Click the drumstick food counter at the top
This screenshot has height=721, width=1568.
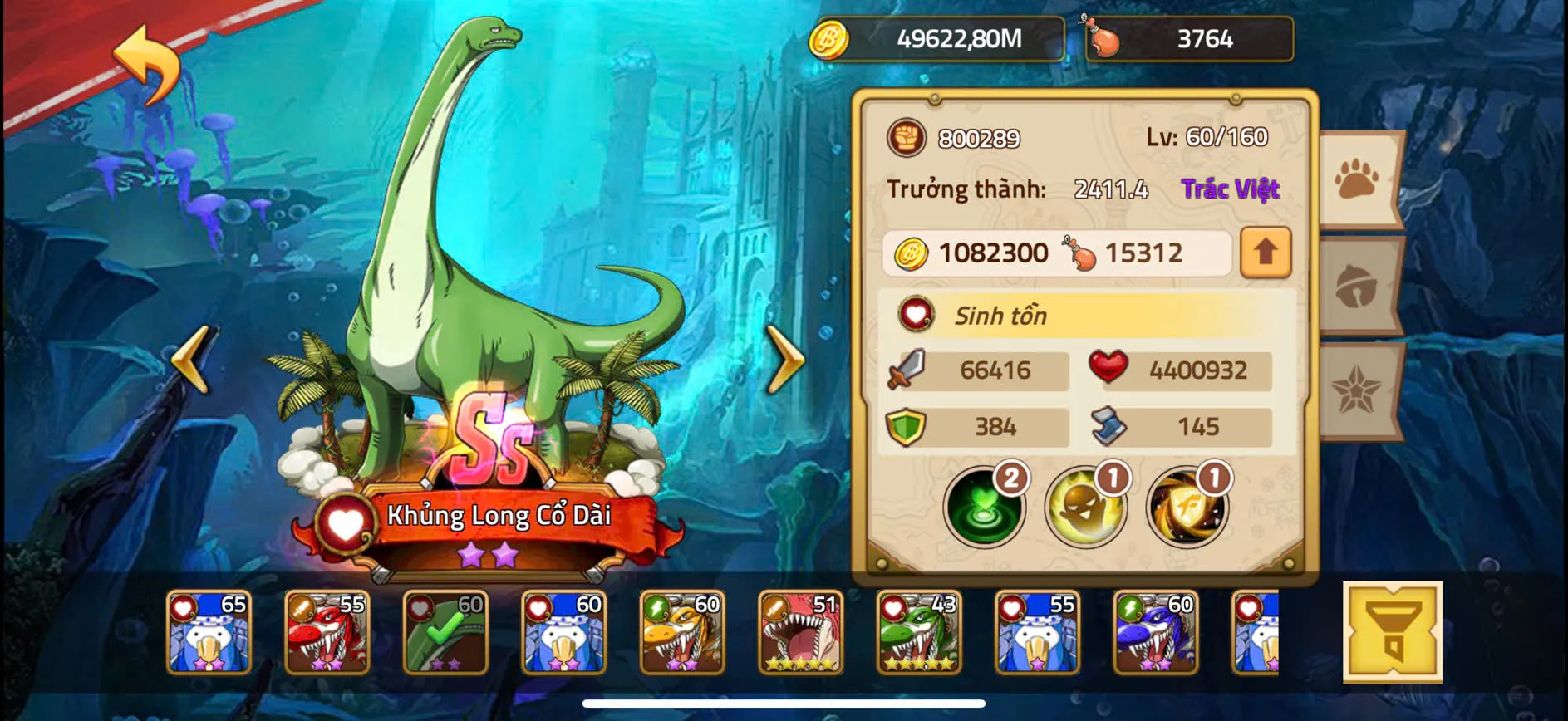pos(1188,39)
